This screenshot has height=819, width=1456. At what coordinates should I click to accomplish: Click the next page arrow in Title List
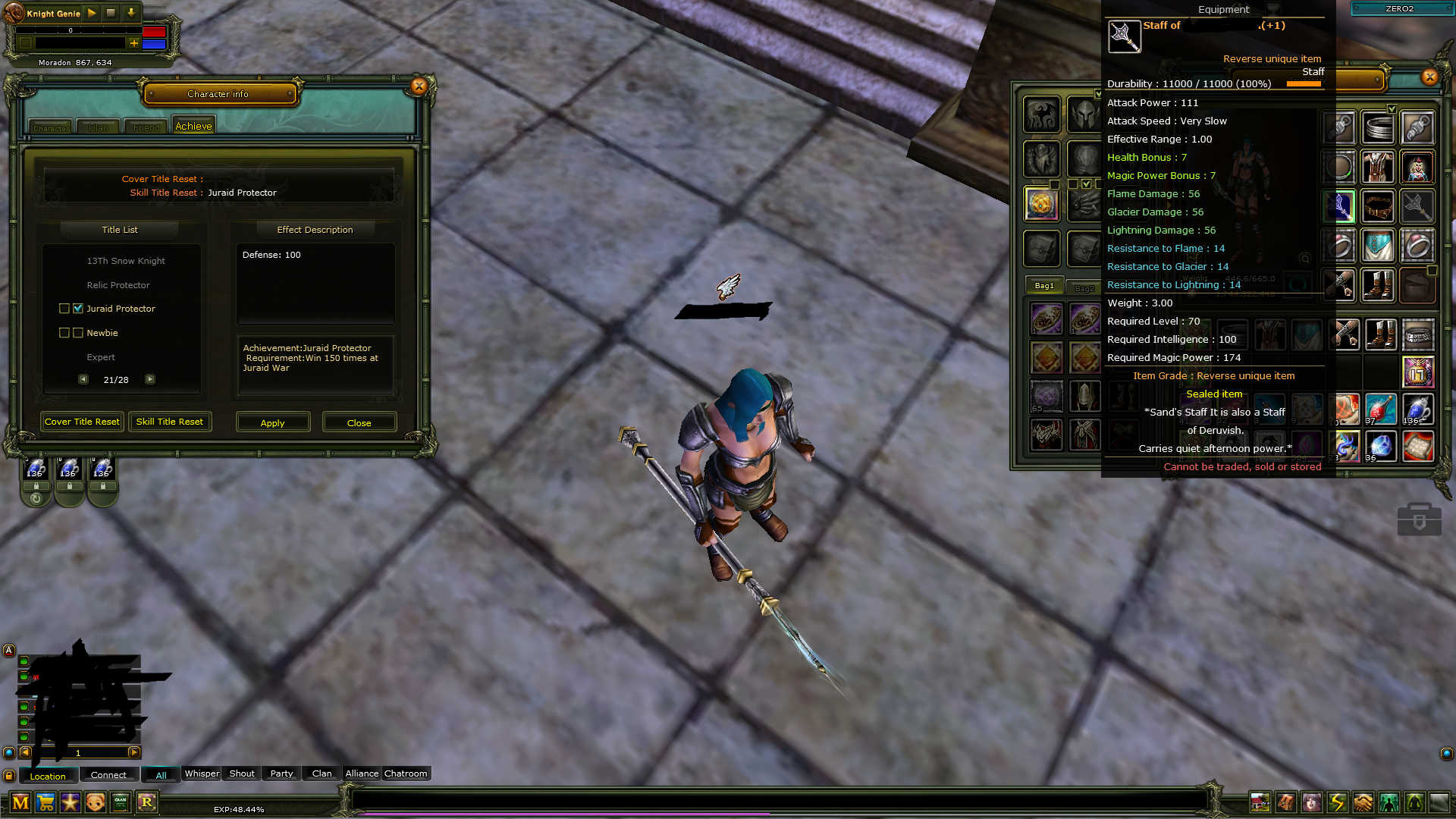tap(149, 379)
